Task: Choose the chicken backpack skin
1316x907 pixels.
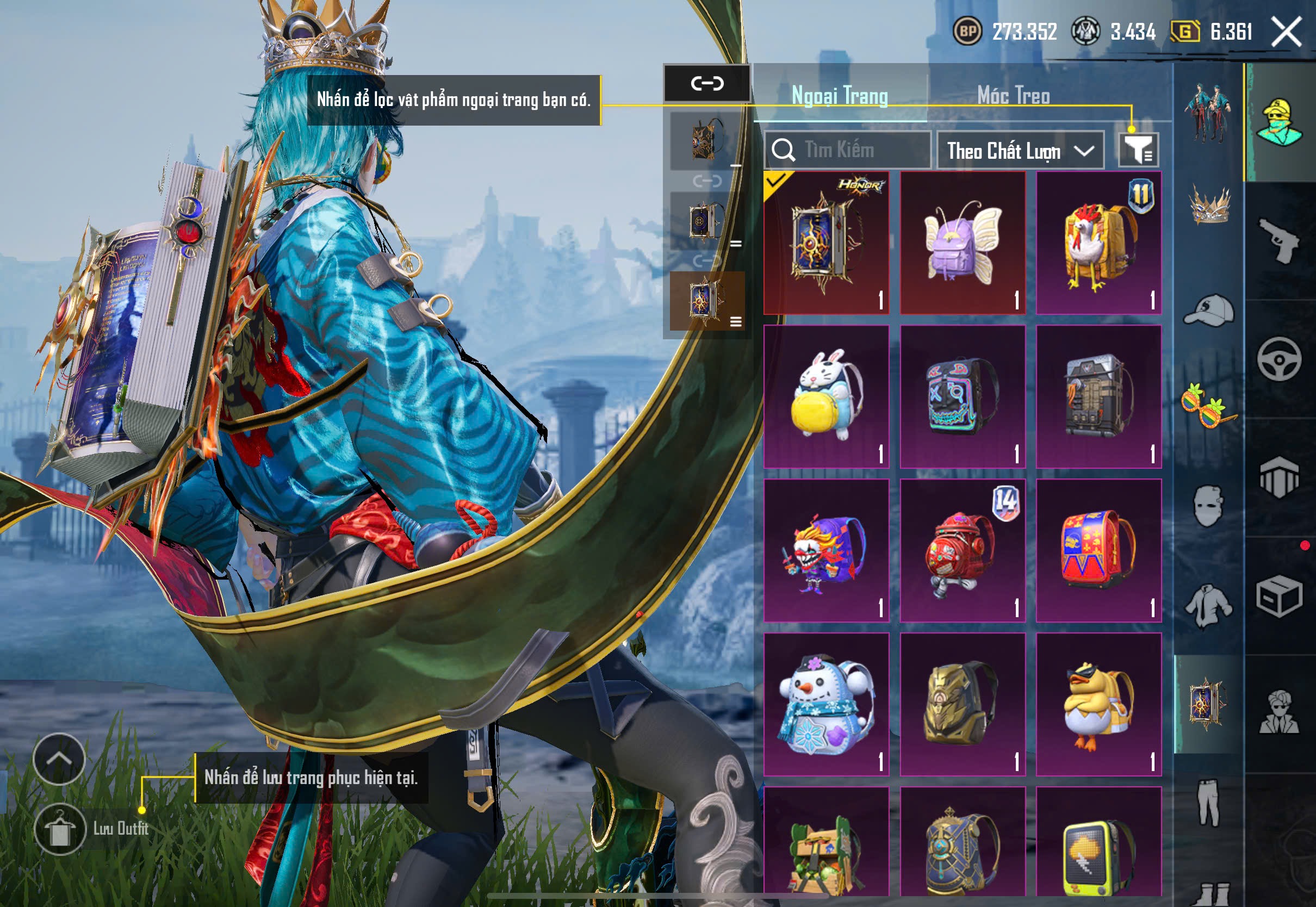Action: [x=1098, y=243]
